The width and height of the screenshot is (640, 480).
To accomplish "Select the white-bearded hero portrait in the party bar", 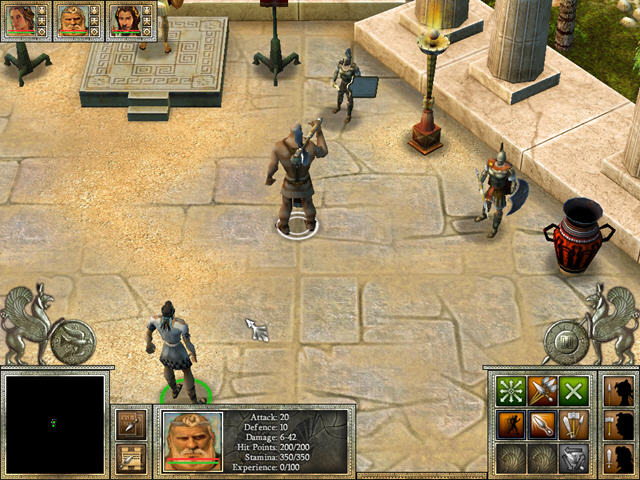I will pyautogui.click(x=71, y=20).
